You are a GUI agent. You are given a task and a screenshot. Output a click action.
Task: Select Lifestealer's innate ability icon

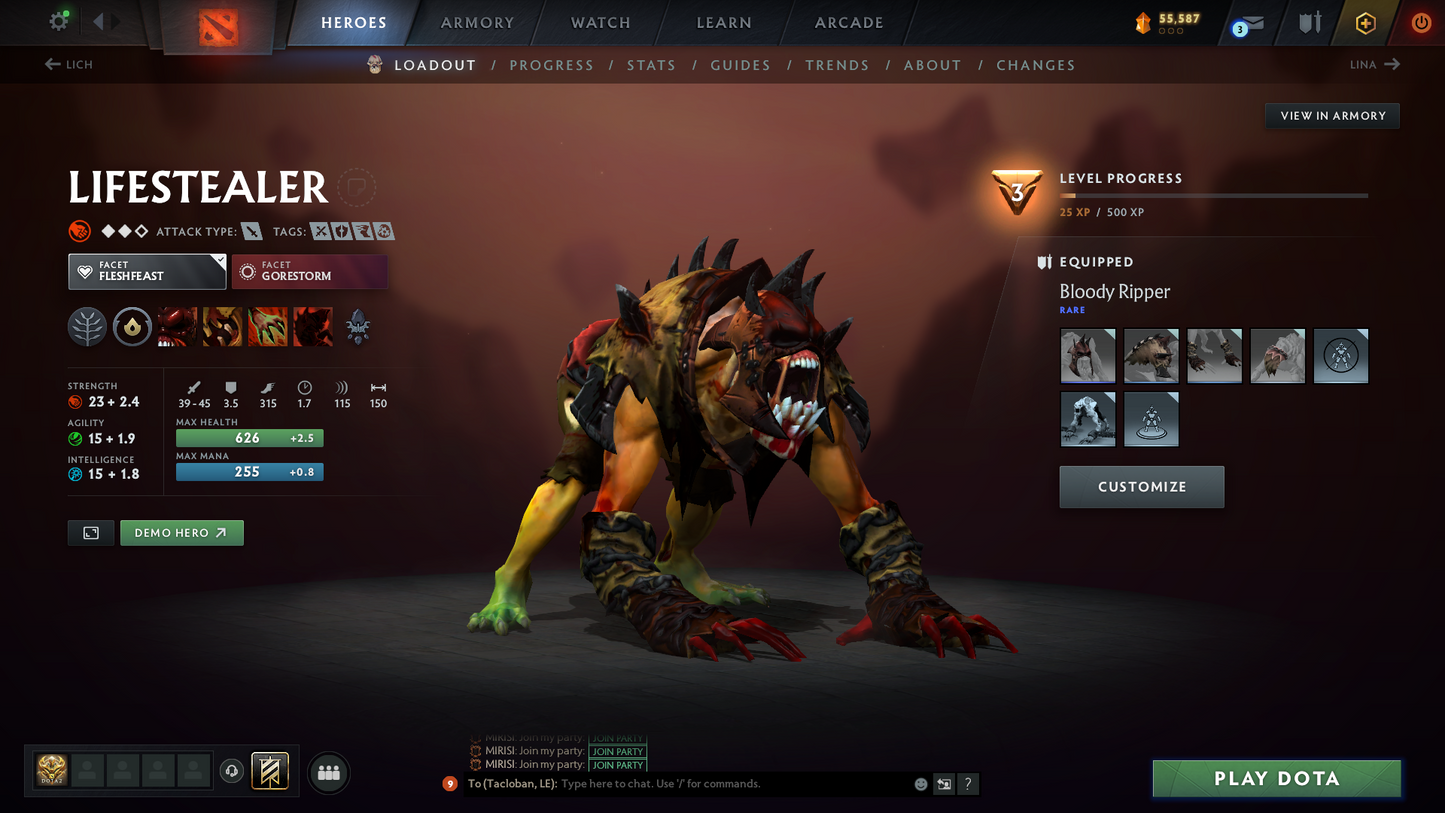[132, 326]
